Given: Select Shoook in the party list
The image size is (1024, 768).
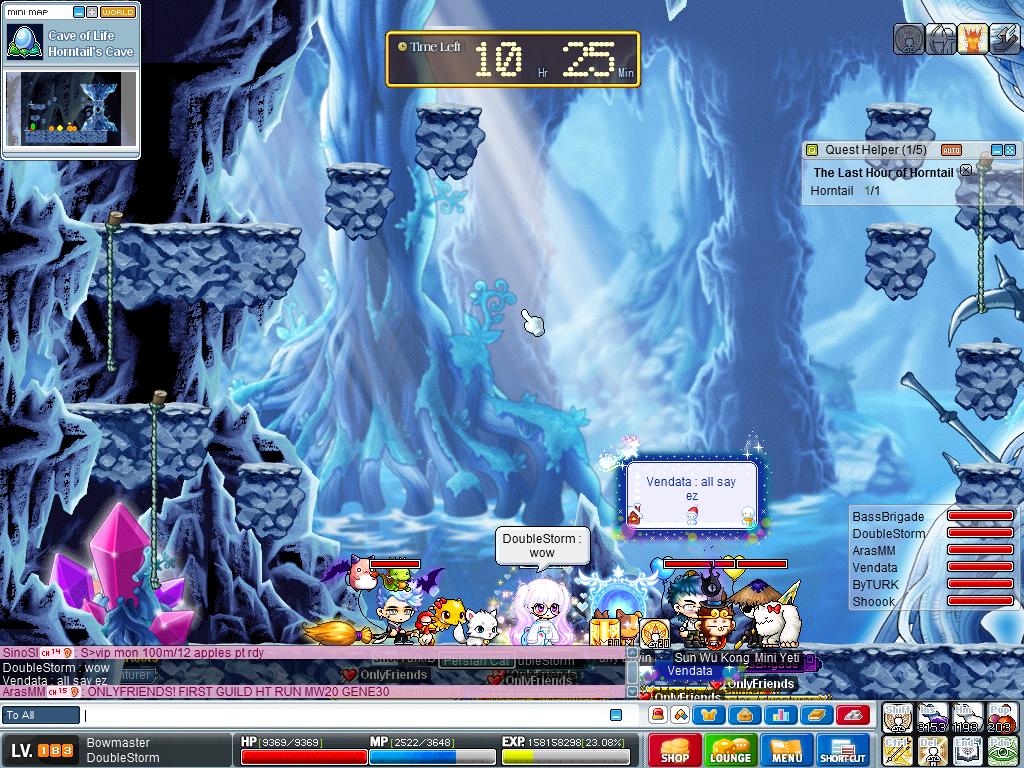Looking at the screenshot, I should pyautogui.click(x=874, y=602).
